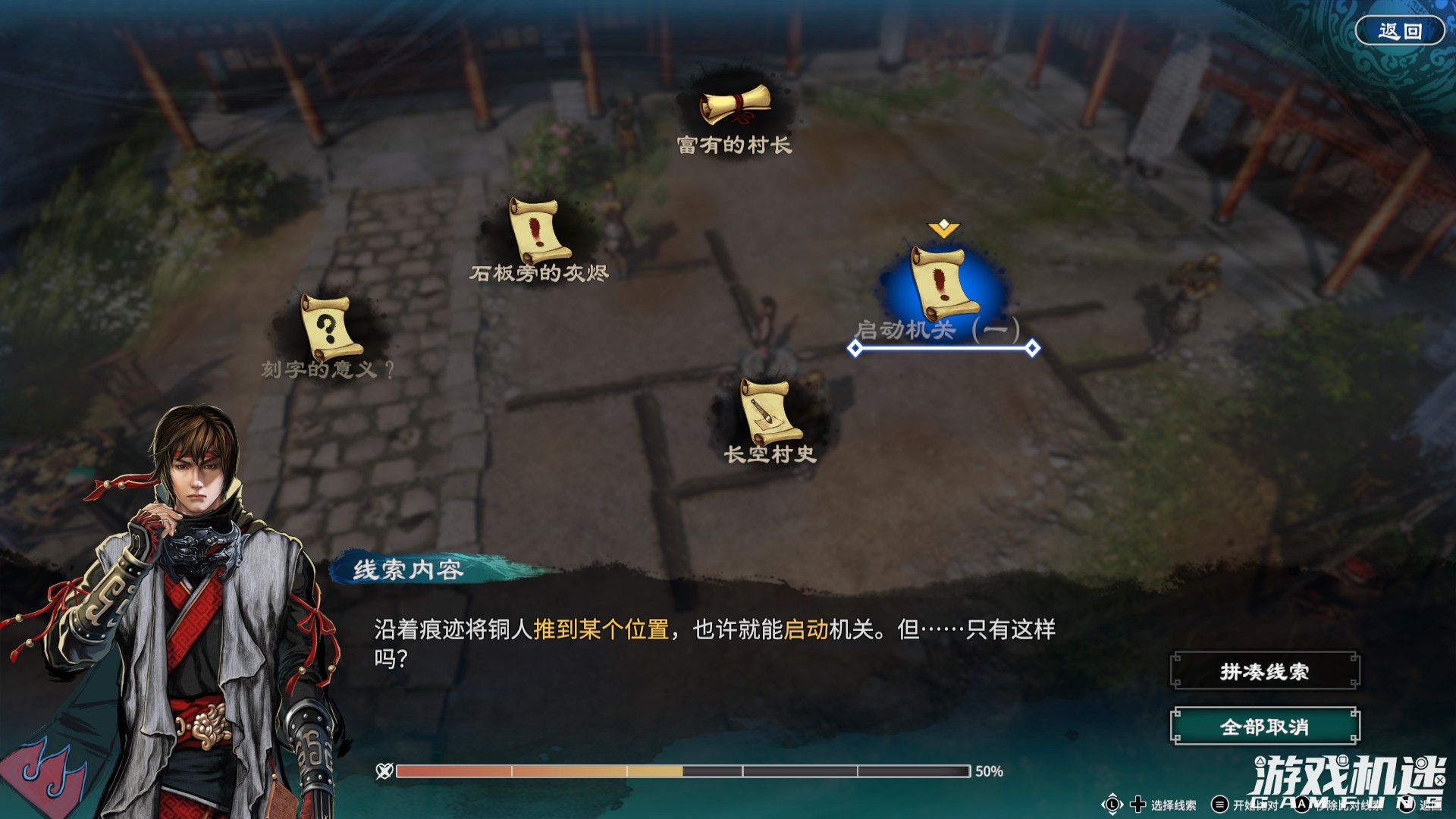Click the 线索内容 panel header
Screen dimensions: 1456x819
pos(409,570)
